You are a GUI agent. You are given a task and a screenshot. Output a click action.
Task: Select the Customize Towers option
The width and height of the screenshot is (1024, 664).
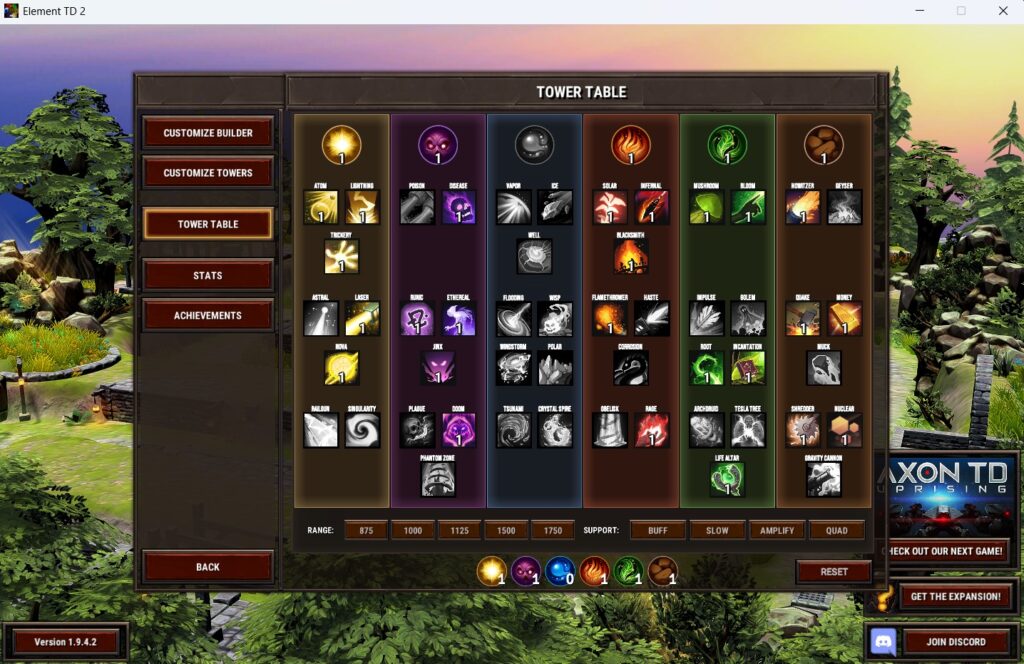click(x=208, y=173)
